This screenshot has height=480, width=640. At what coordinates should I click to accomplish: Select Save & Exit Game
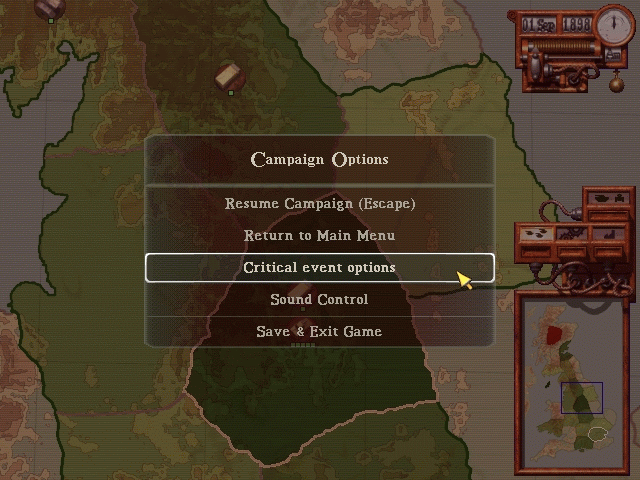319,331
